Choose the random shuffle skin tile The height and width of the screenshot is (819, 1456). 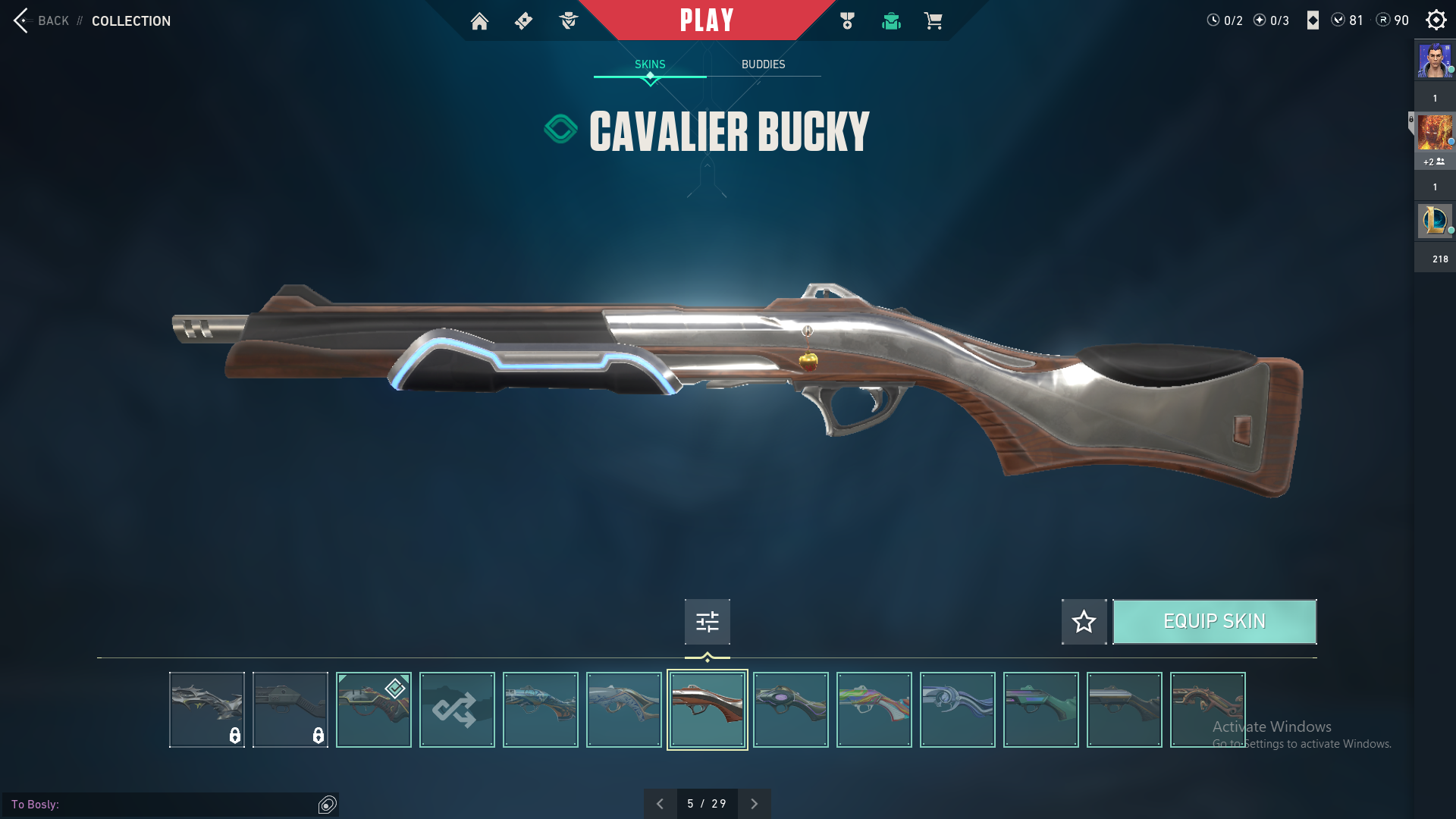point(457,710)
